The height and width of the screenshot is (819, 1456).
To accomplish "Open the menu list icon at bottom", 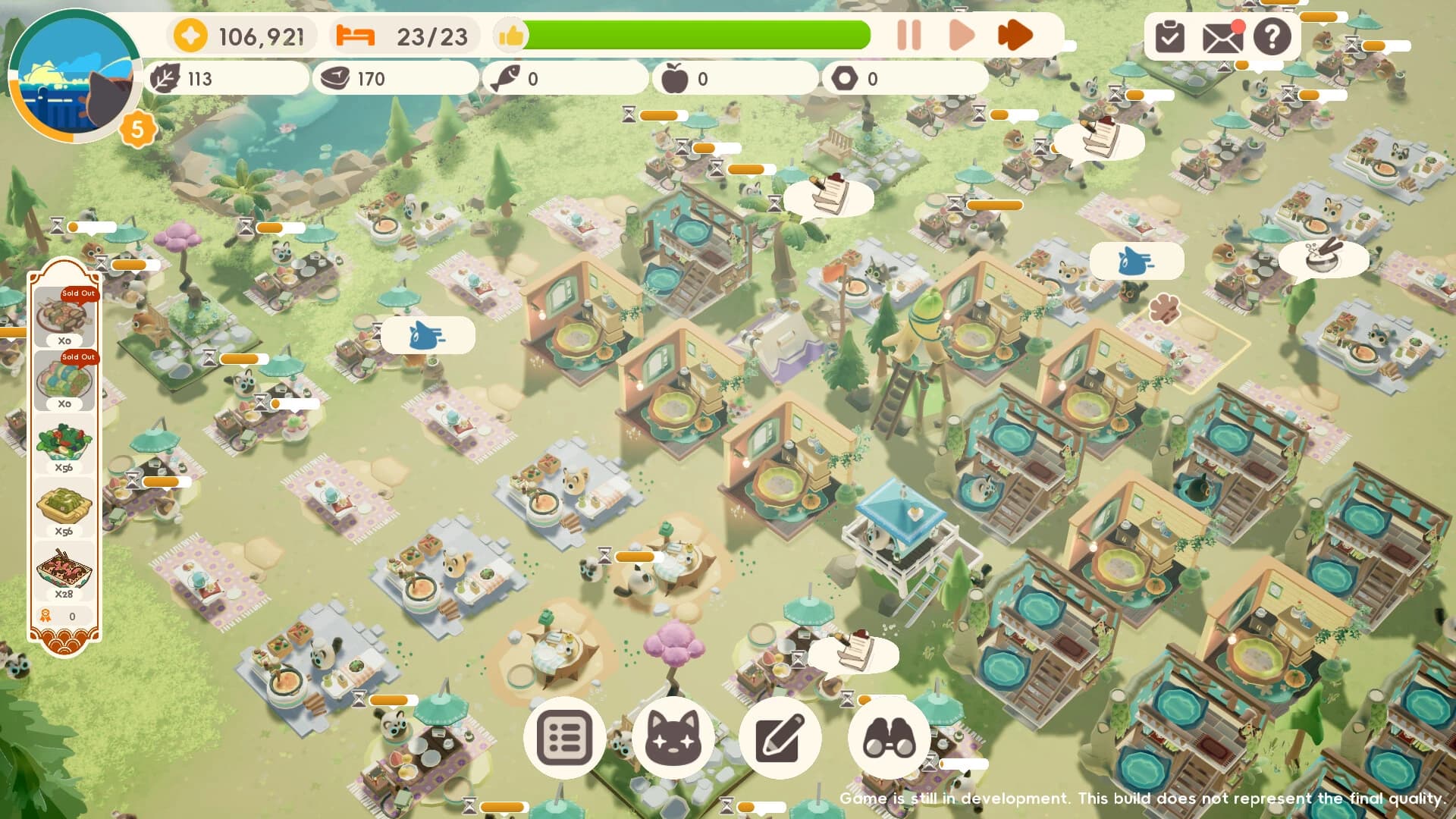I will 564,738.
